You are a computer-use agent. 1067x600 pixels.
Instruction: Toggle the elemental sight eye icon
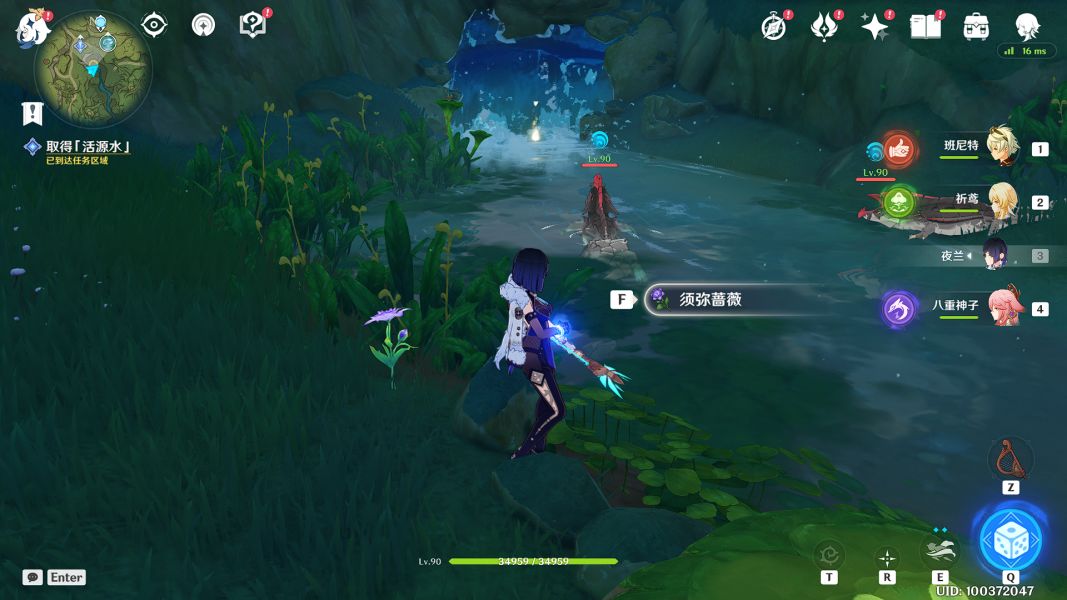pyautogui.click(x=154, y=25)
